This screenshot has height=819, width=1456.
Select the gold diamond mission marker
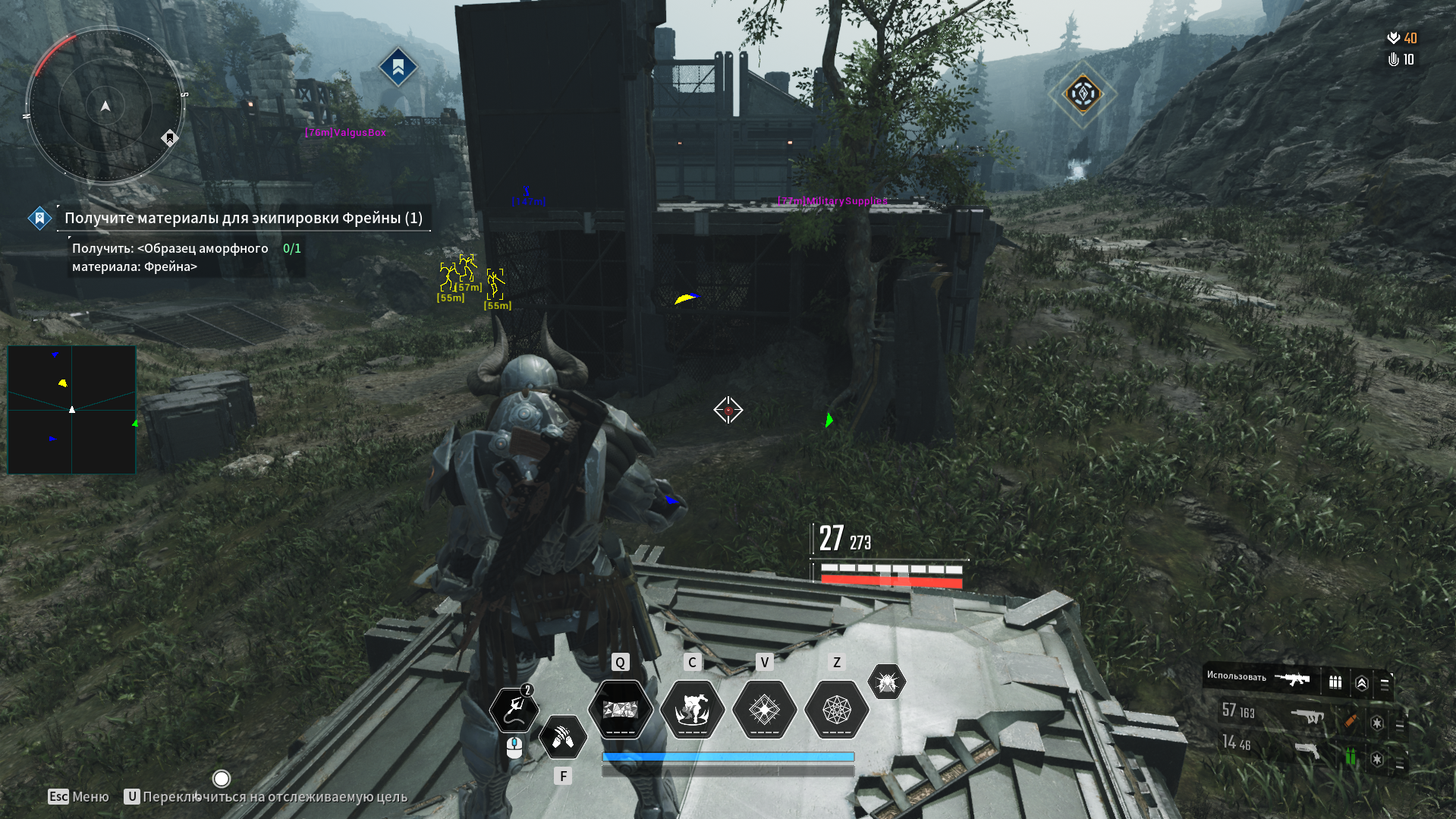pyautogui.click(x=1083, y=94)
